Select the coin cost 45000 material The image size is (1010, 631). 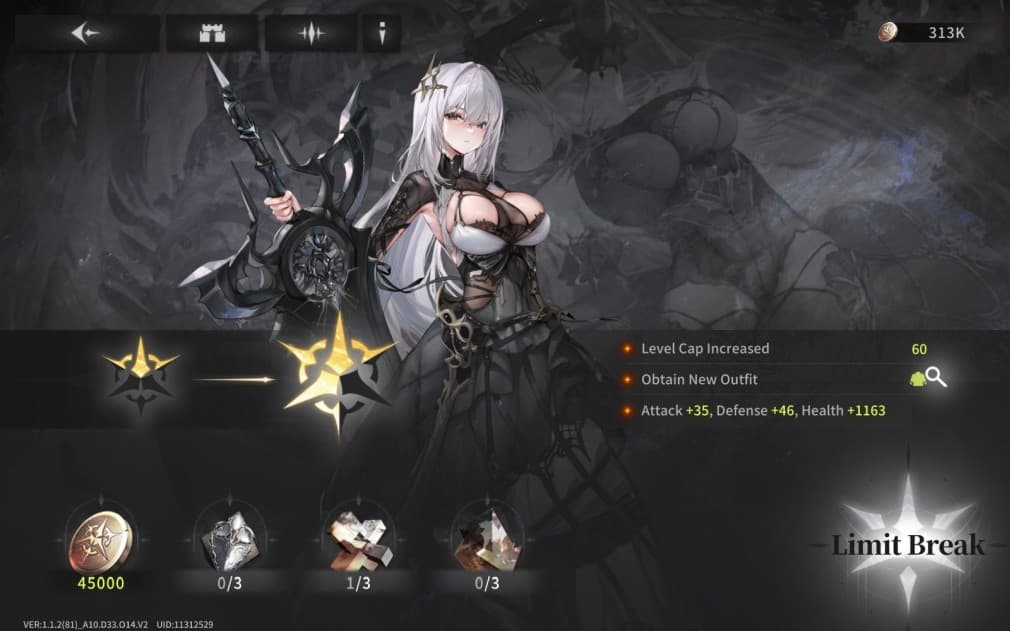click(100, 535)
